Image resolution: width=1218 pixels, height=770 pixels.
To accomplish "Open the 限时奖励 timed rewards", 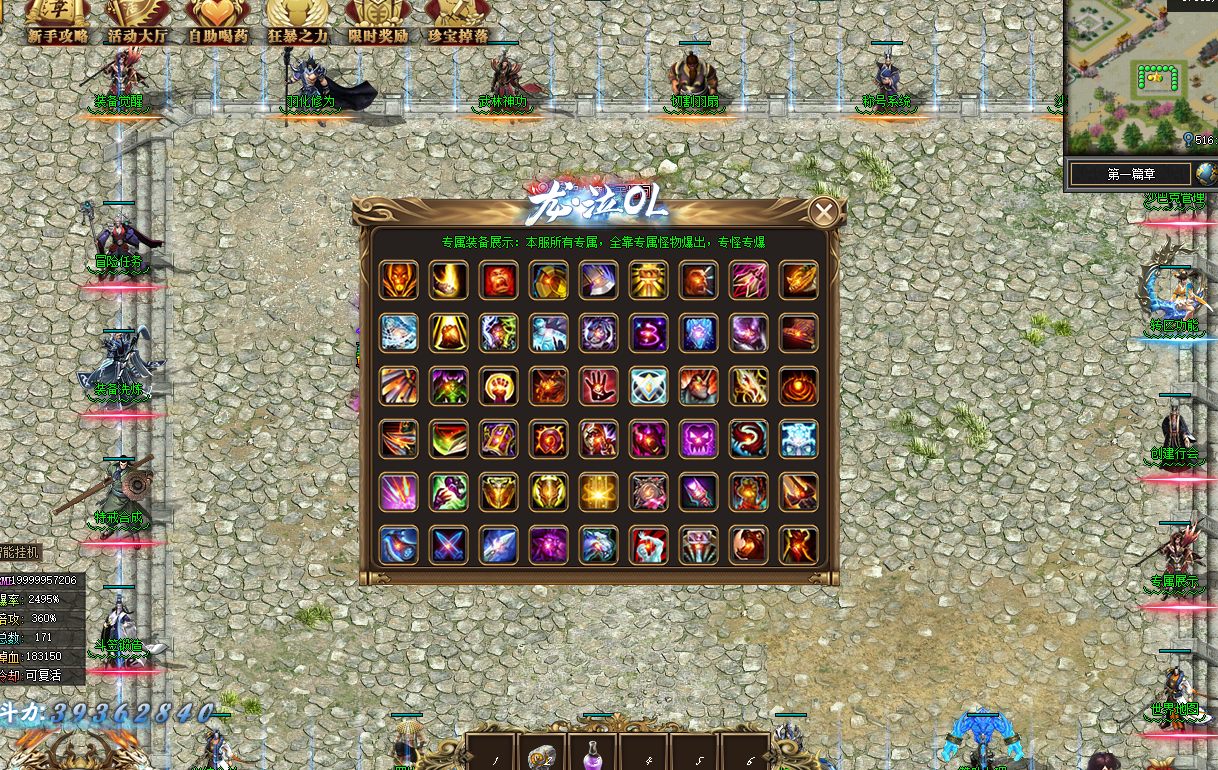I will click(378, 23).
